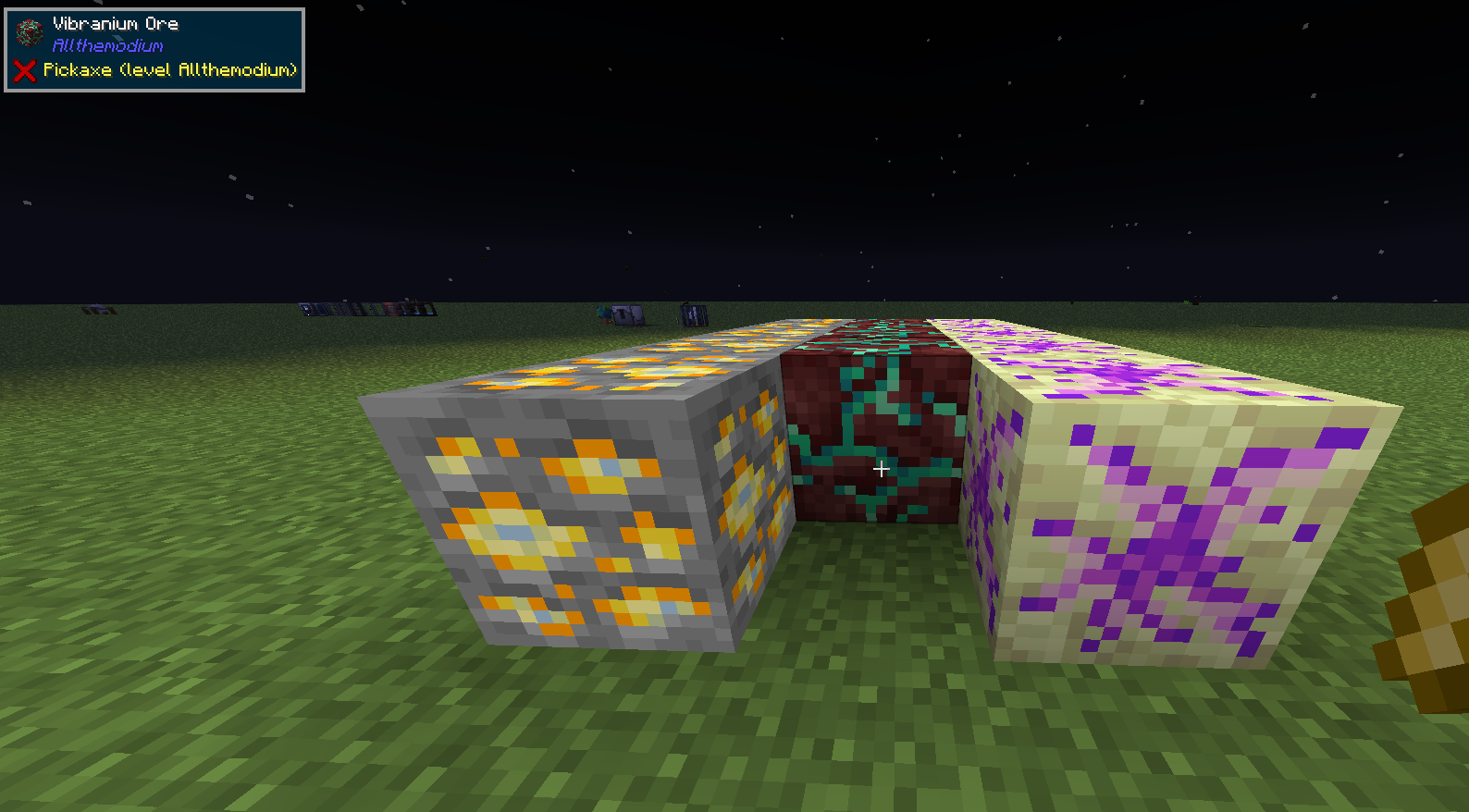The height and width of the screenshot is (812, 1469).
Task: Click the crosshair at screen center
Action: pos(882,469)
